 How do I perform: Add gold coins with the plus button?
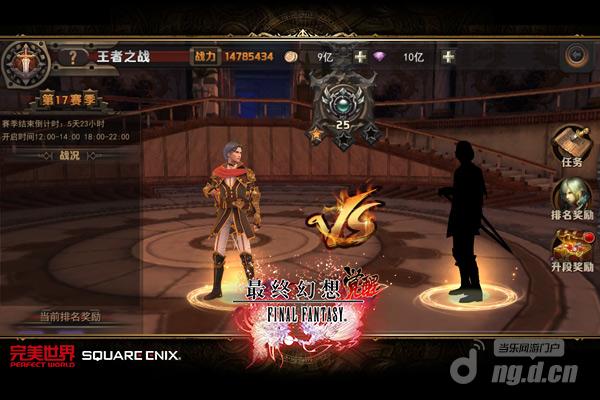360,56
